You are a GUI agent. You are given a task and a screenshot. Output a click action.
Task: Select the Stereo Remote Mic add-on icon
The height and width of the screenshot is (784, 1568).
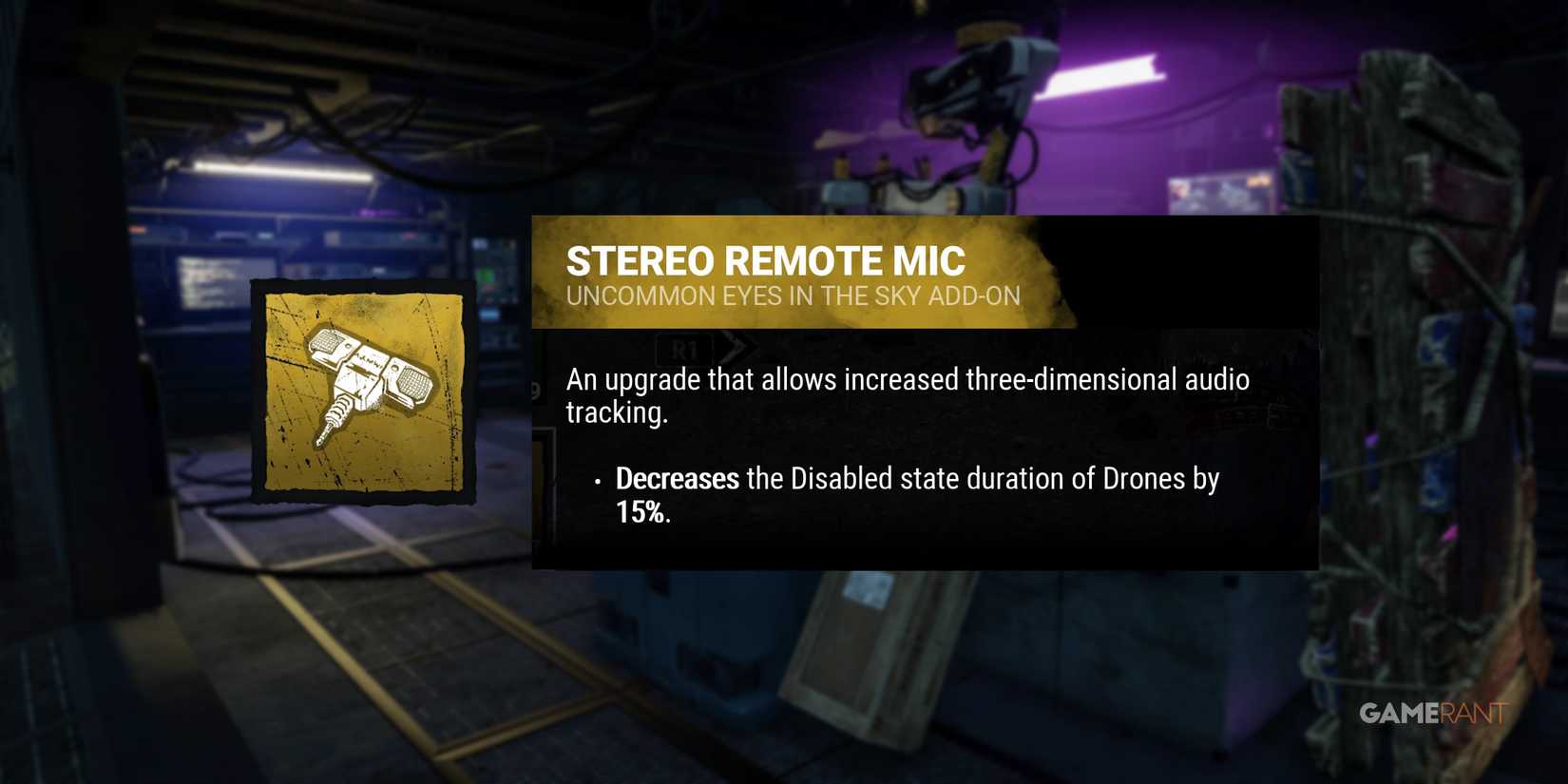coord(366,390)
